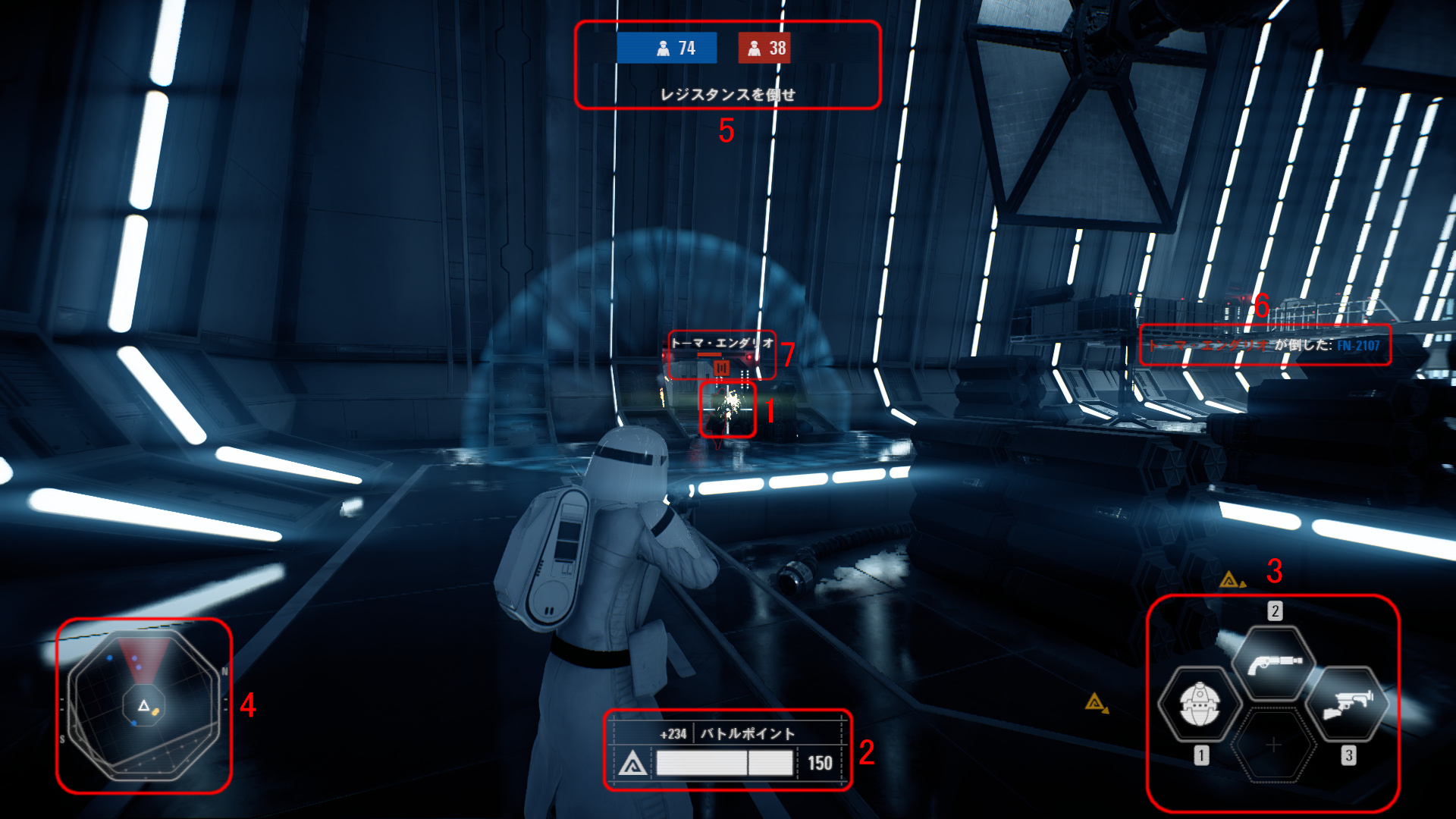
Task: Open the octagonal minimap radar
Action: 144,706
